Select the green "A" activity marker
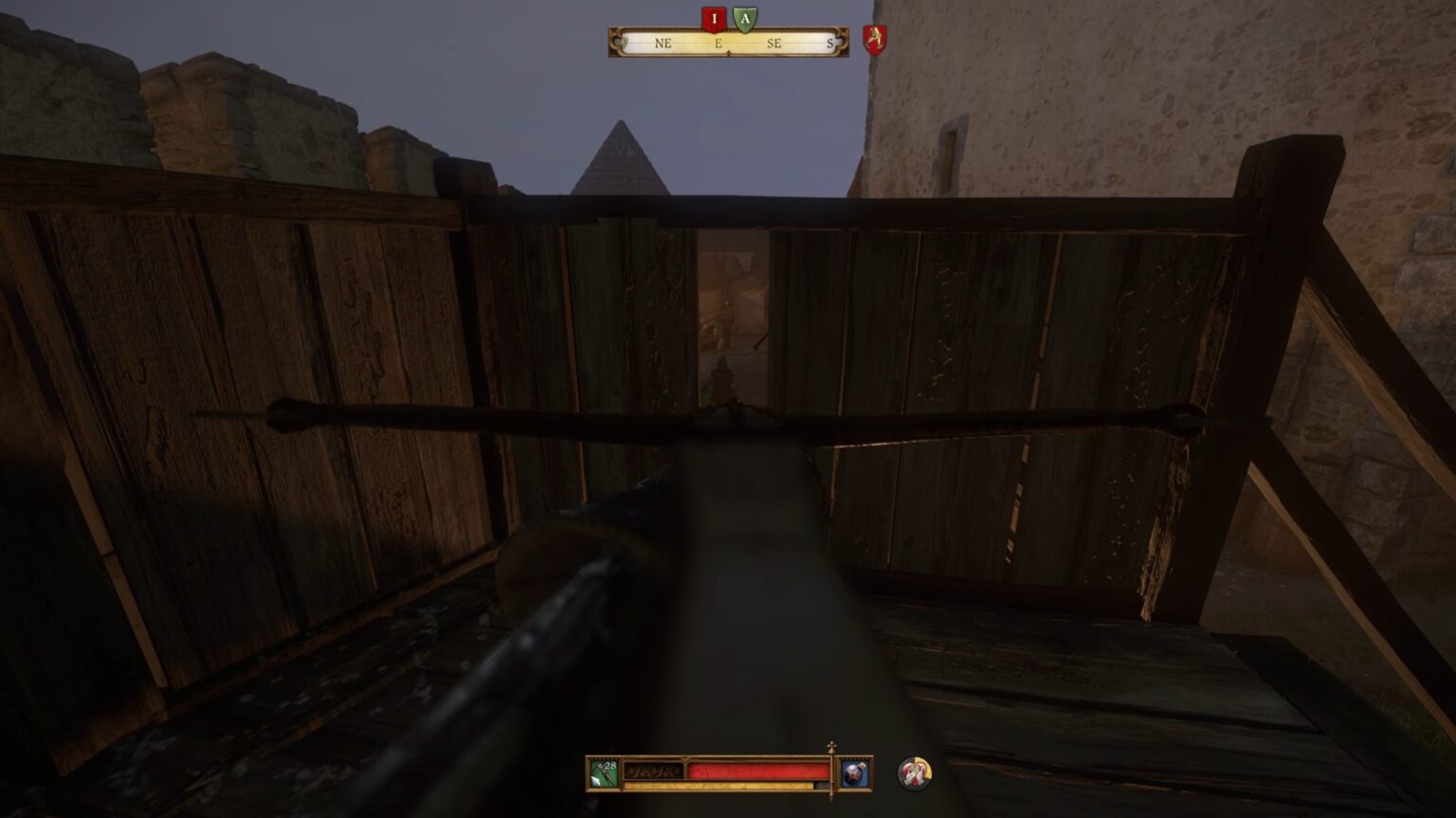The width and height of the screenshot is (1456, 818). click(x=744, y=18)
